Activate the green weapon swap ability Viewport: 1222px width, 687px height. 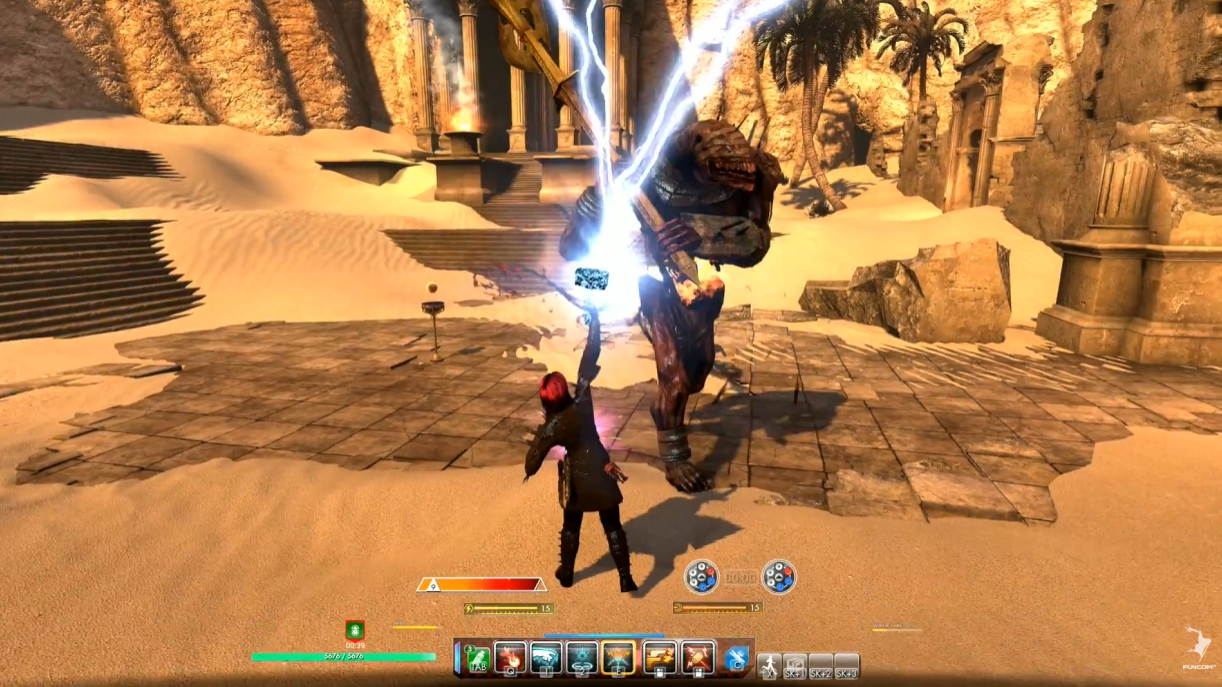478,657
